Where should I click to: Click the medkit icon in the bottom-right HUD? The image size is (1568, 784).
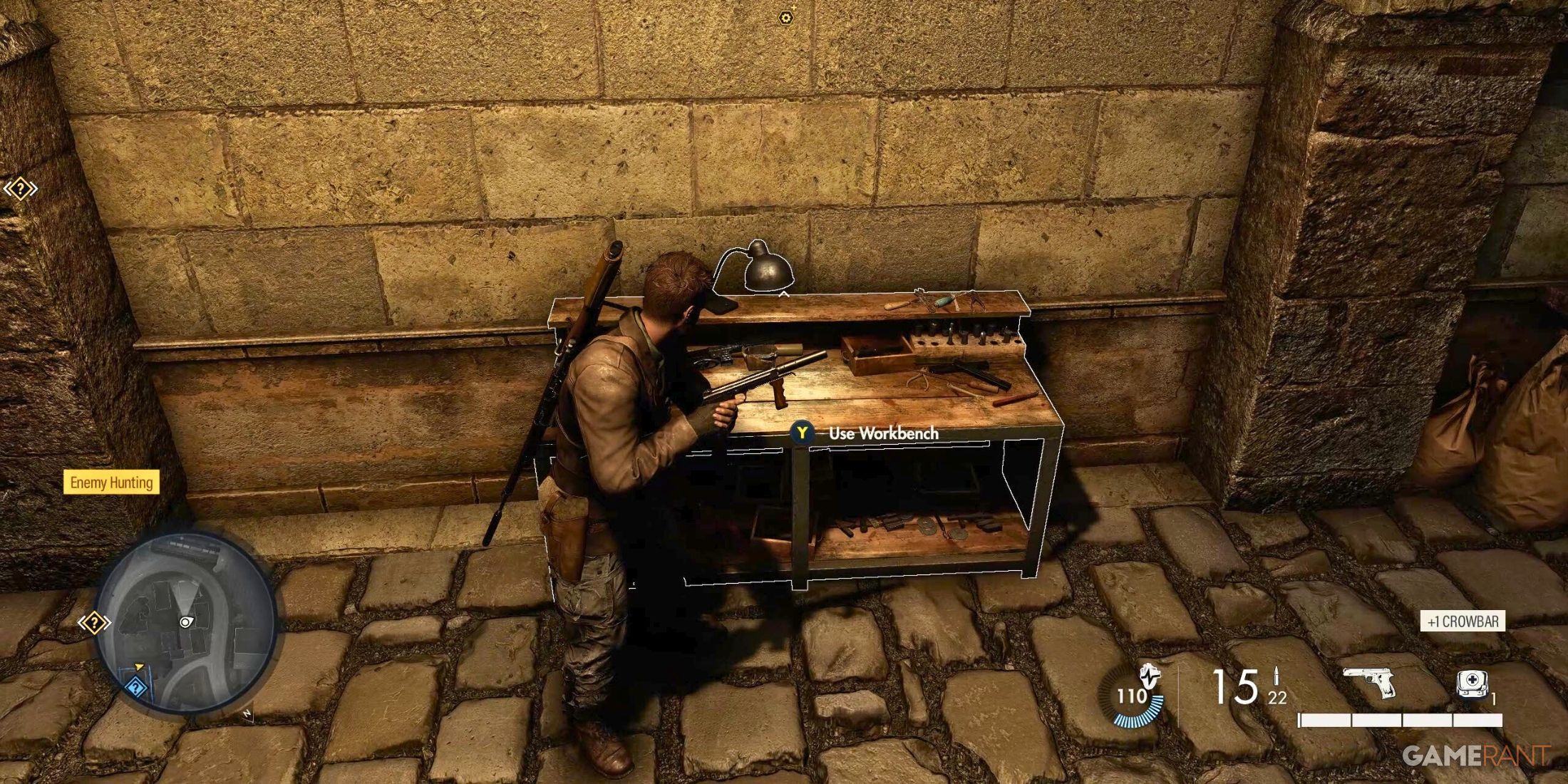[1472, 682]
